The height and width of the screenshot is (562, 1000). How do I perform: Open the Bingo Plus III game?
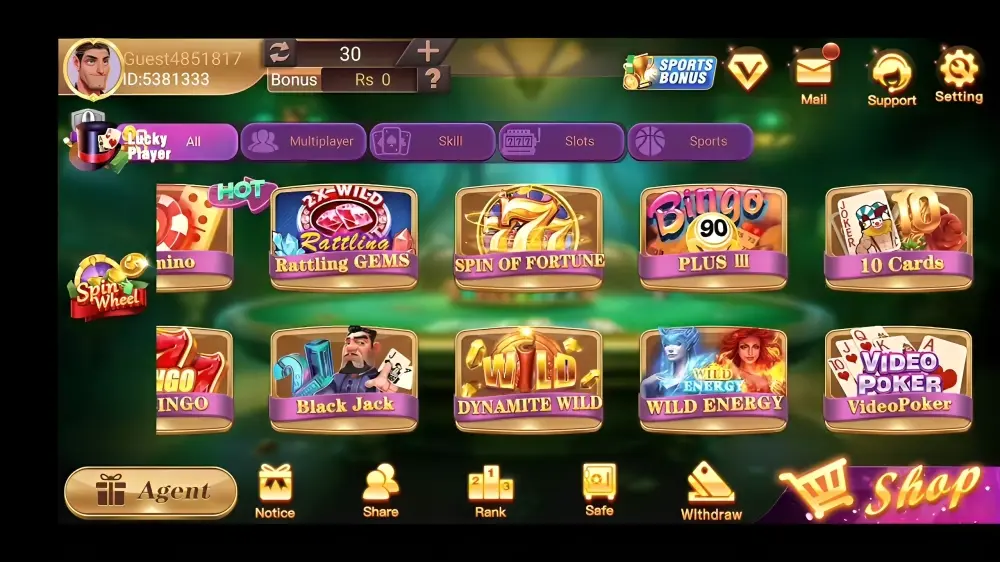click(714, 236)
